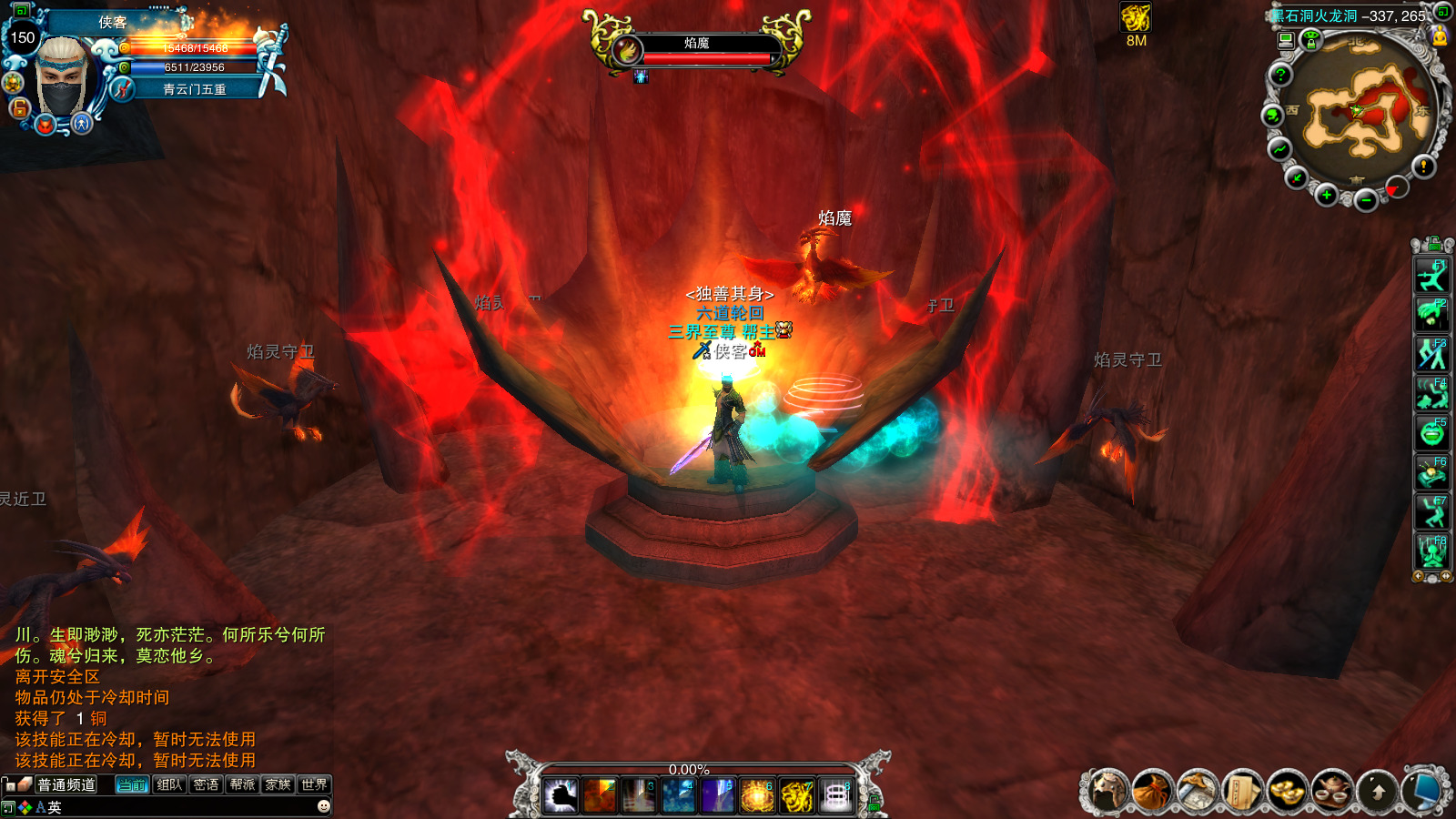This screenshot has width=1456, height=819.
Task: Open the 帮派 (guild) chat tab
Action: click(242, 784)
